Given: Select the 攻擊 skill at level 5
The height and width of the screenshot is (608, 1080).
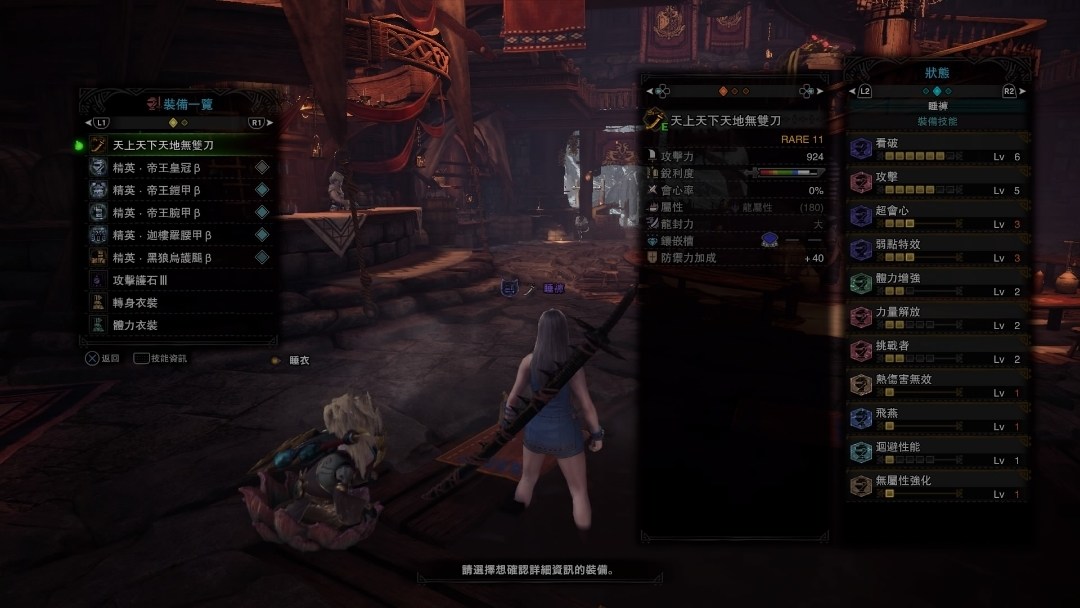Looking at the screenshot, I should (x=936, y=183).
